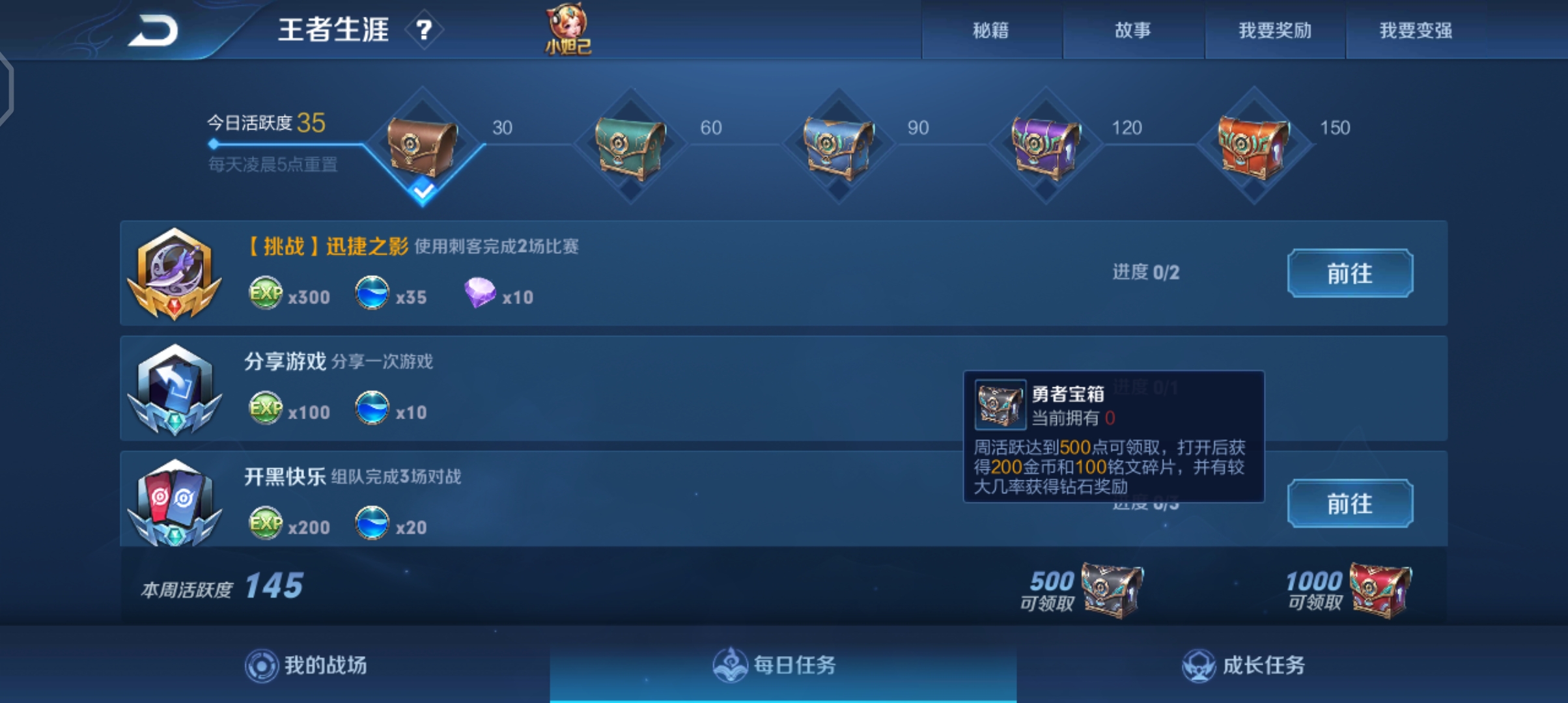The width and height of the screenshot is (1568, 703).
Task: Click 前往 for the 开黑快乐 quest
Action: tap(1350, 503)
